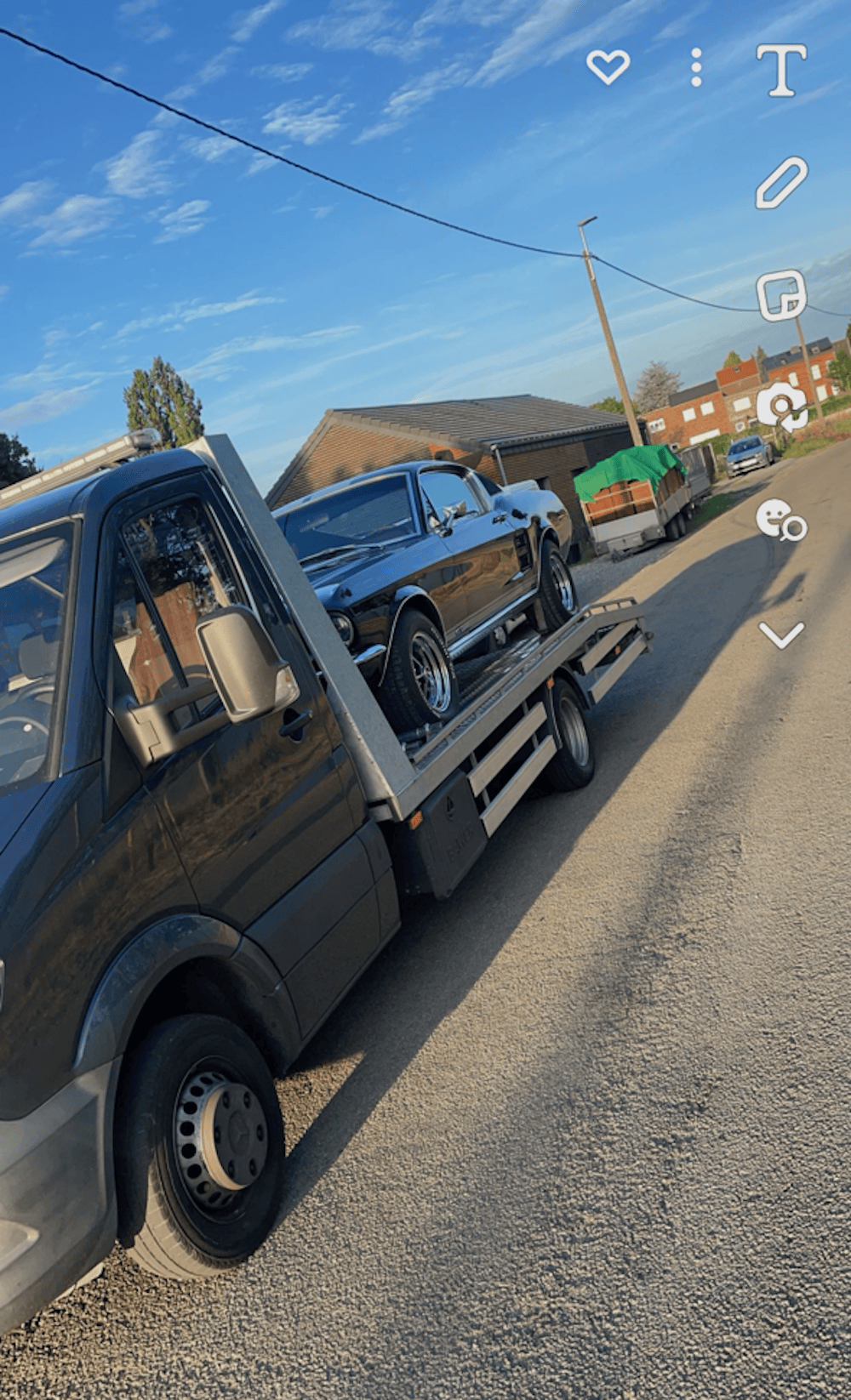Activate the pencil drawing tool
Screen dimensions: 851x1400
point(781,182)
